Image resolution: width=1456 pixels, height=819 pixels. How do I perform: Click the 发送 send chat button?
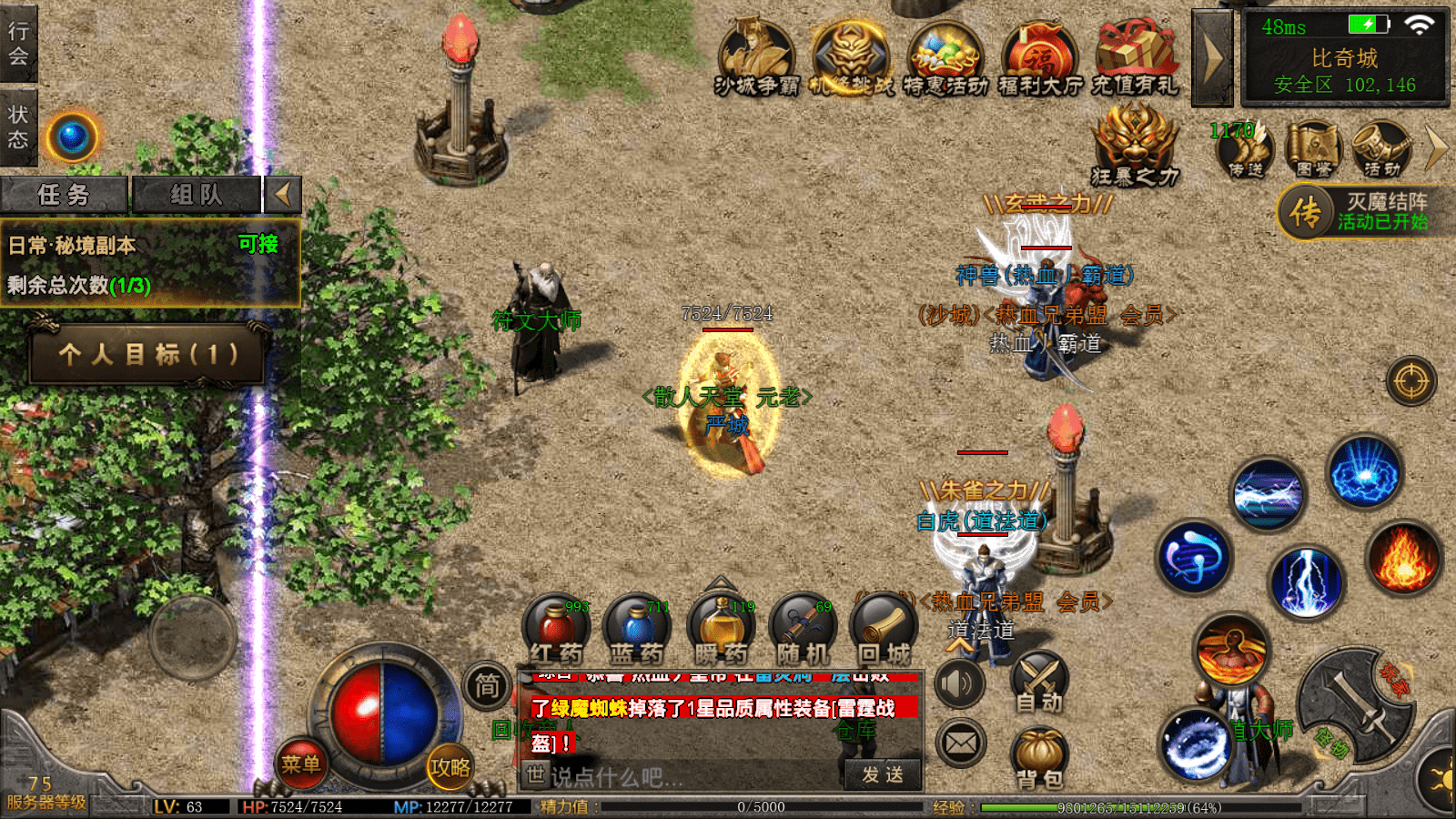pyautogui.click(x=883, y=774)
